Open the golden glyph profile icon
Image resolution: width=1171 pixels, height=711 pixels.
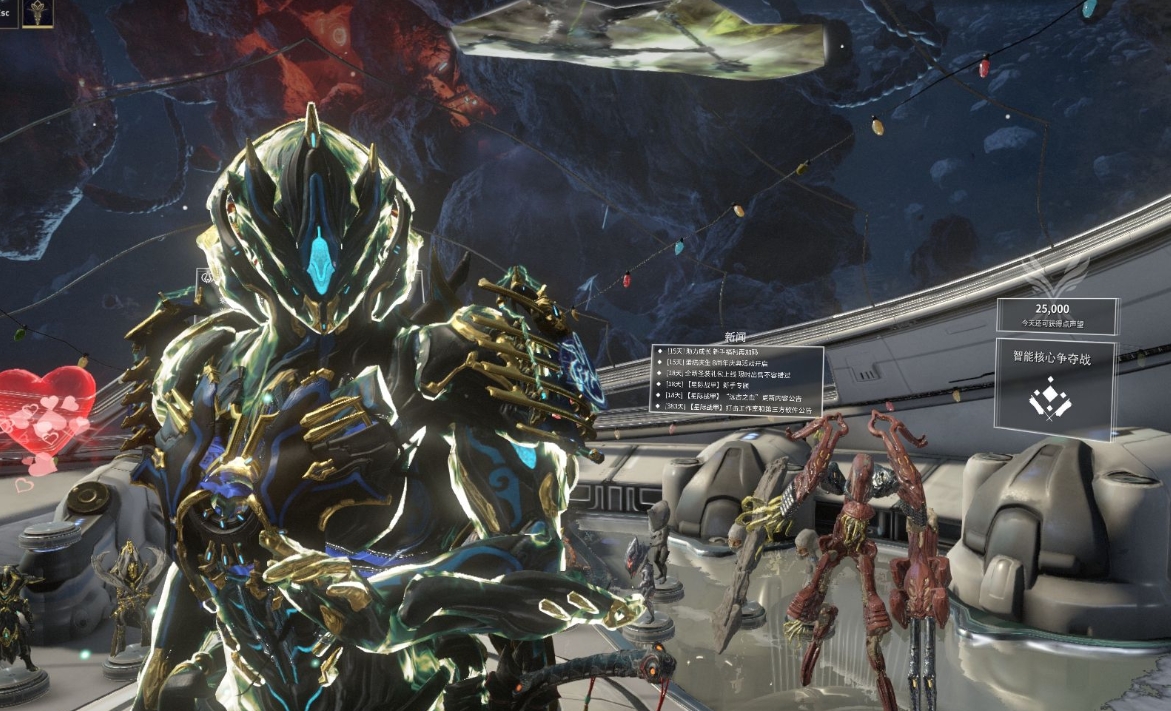point(38,13)
